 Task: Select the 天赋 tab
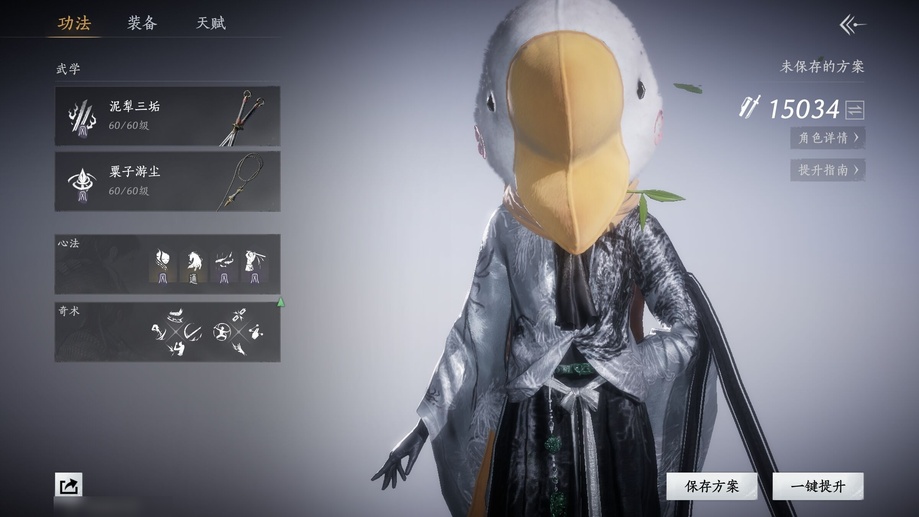(210, 23)
